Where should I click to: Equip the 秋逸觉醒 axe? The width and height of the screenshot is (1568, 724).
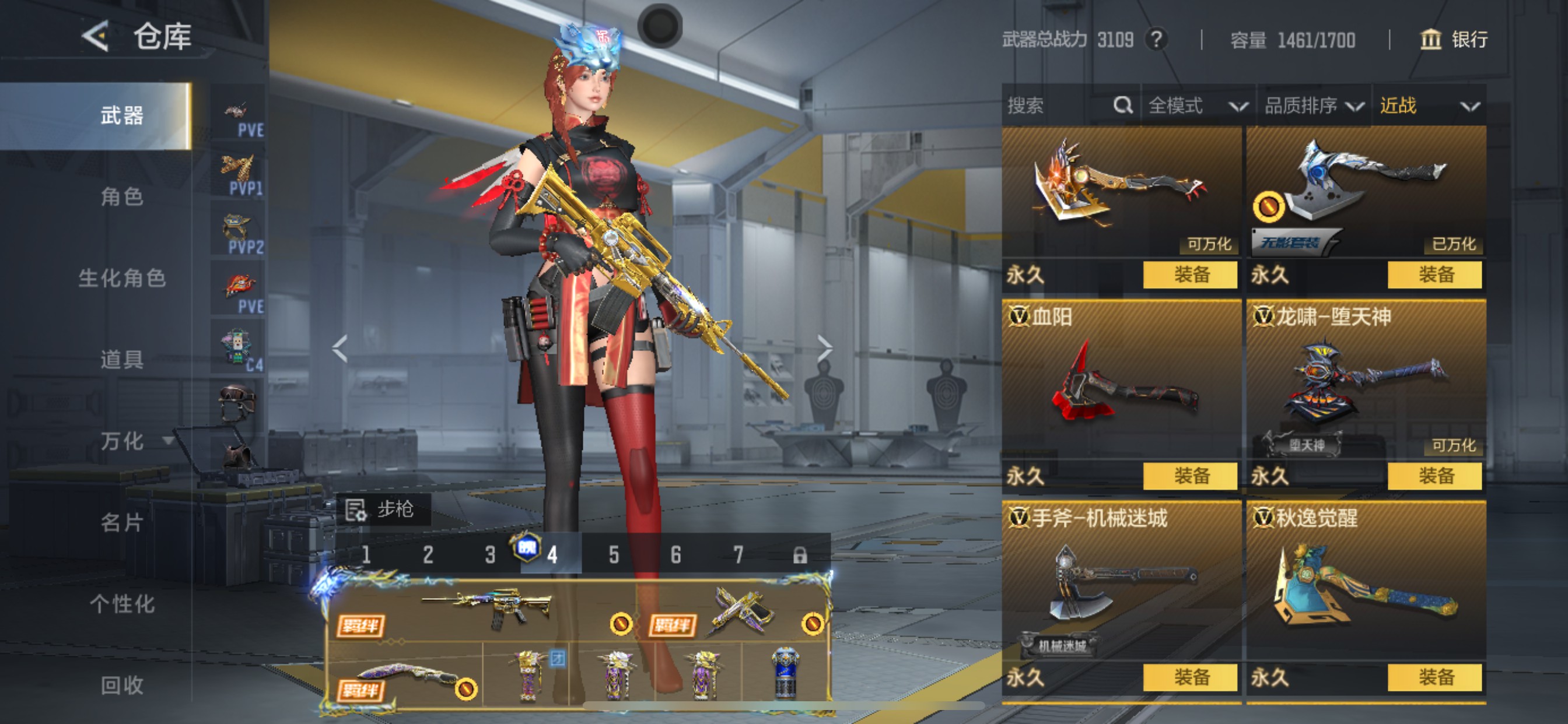coord(1434,677)
